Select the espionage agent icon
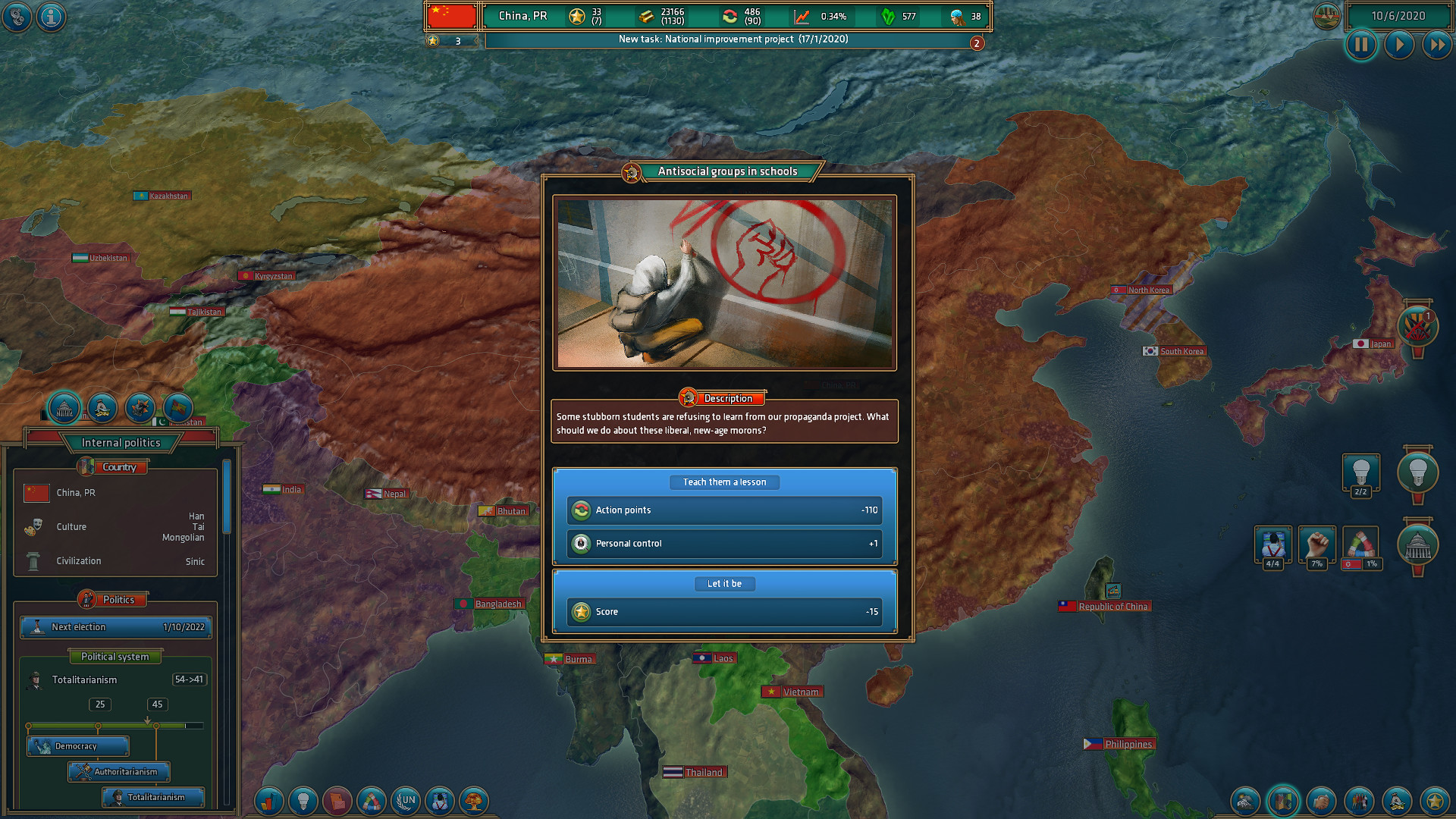The image size is (1456, 819). pyautogui.click(x=439, y=801)
